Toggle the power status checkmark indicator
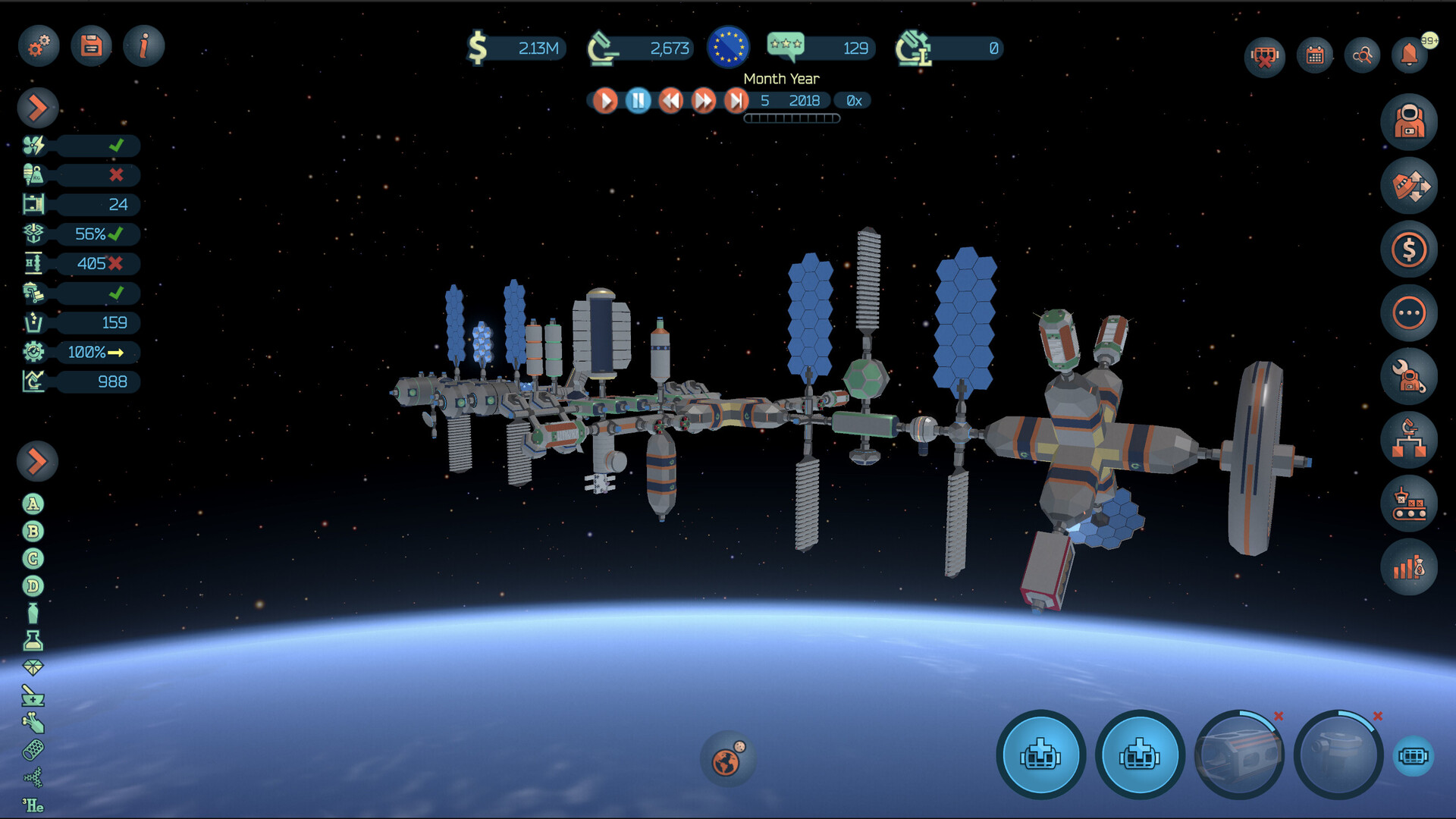This screenshot has width=1456, height=819. point(118,146)
